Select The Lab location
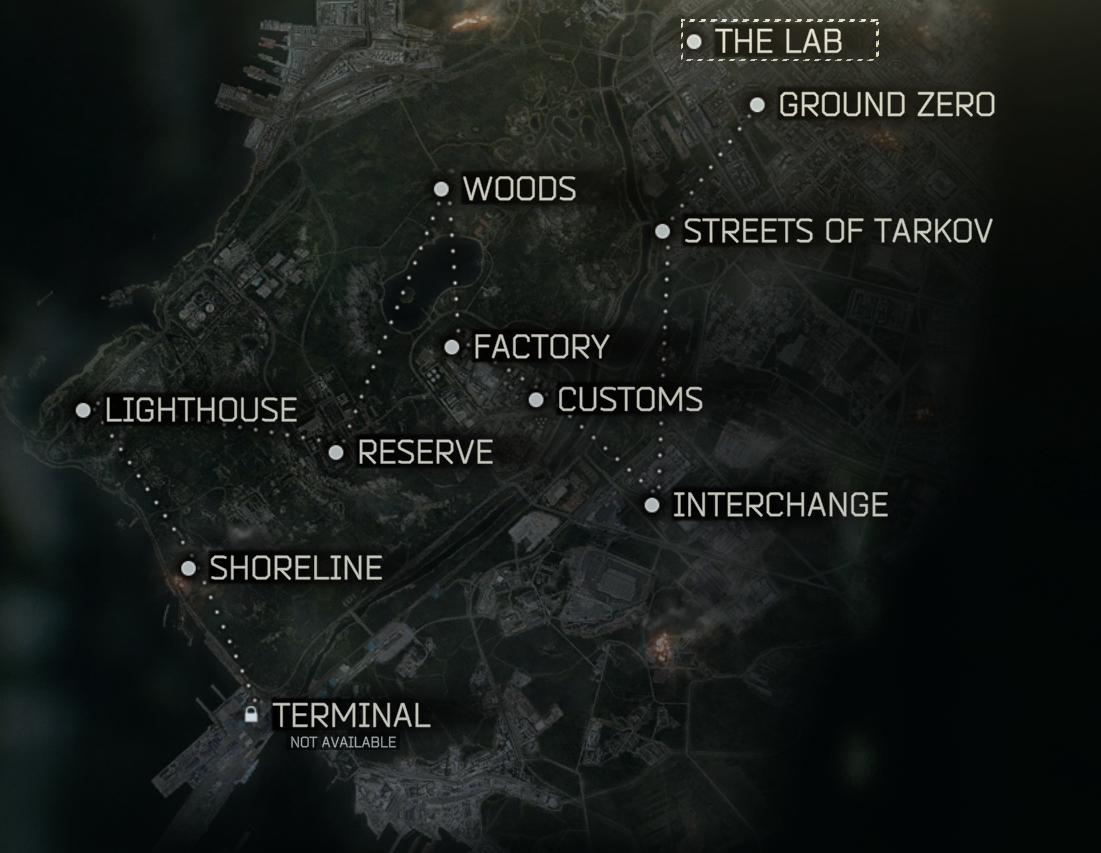This screenshot has width=1101, height=853. coord(778,41)
